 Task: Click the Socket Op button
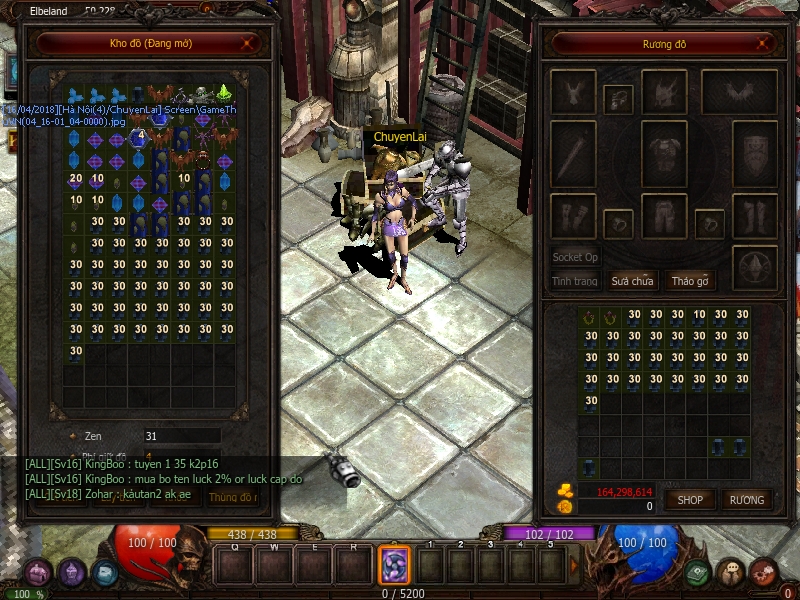(575, 257)
